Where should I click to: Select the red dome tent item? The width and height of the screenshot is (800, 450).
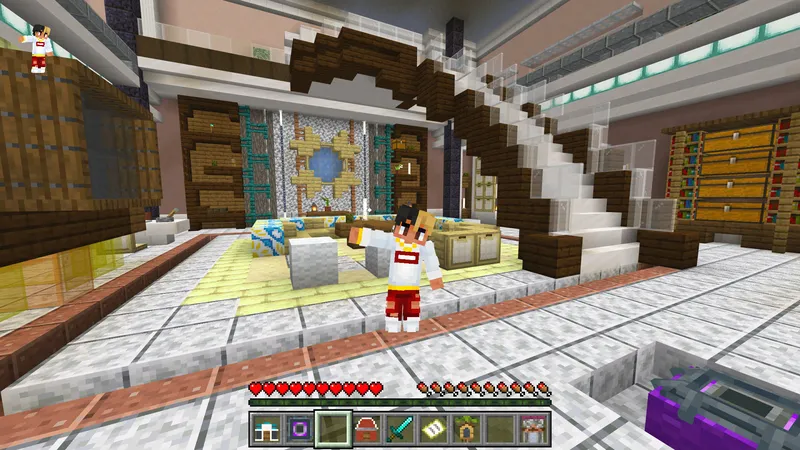366,428
